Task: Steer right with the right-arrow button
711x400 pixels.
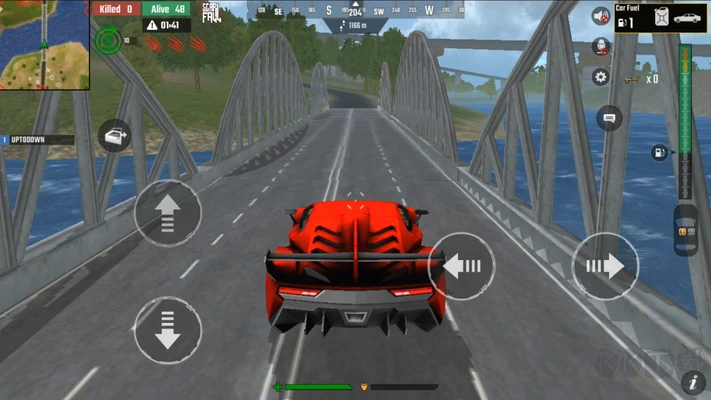Action: pyautogui.click(x=604, y=265)
